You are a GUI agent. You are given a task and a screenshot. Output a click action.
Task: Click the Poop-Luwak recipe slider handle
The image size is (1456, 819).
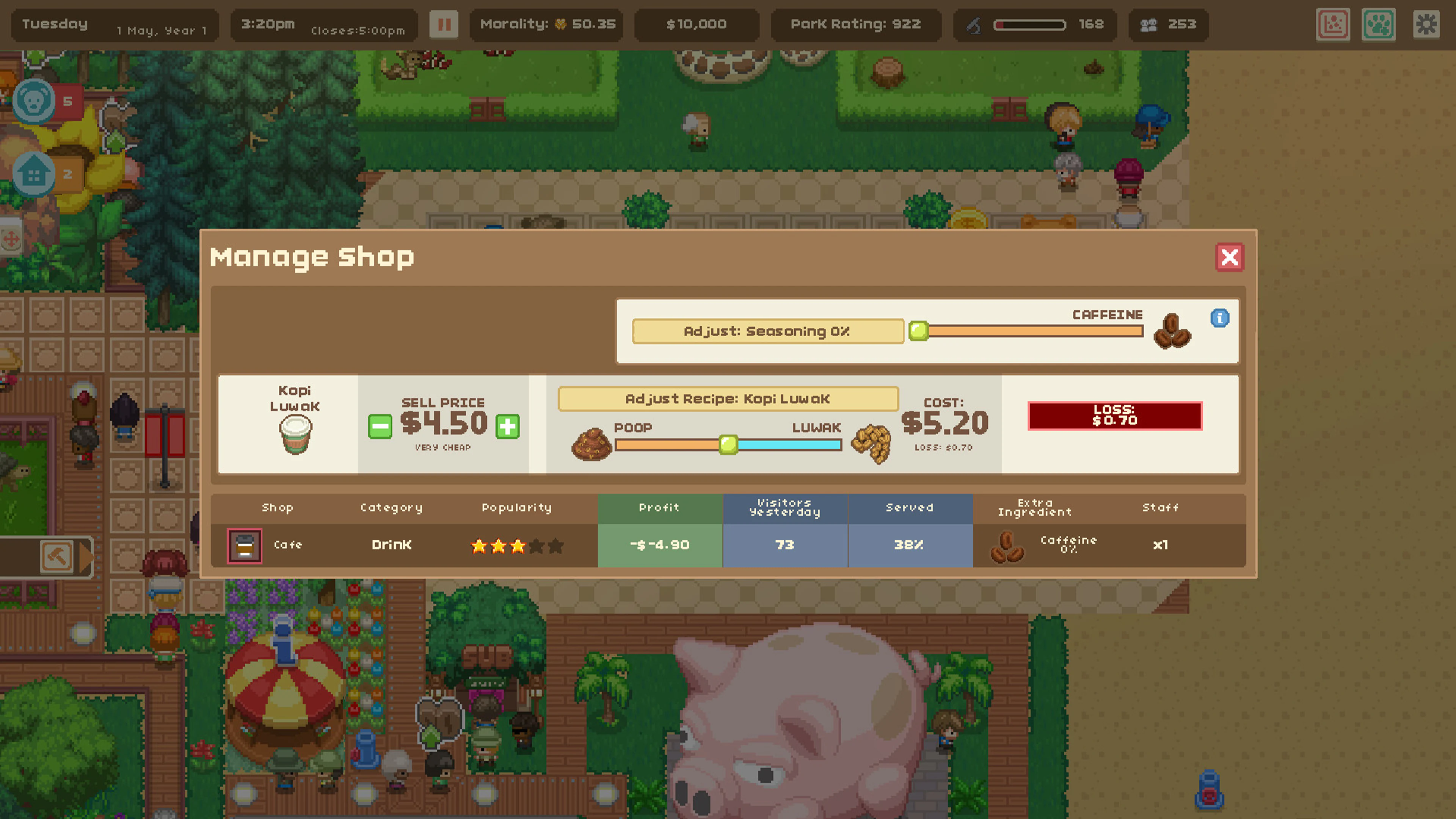(728, 446)
